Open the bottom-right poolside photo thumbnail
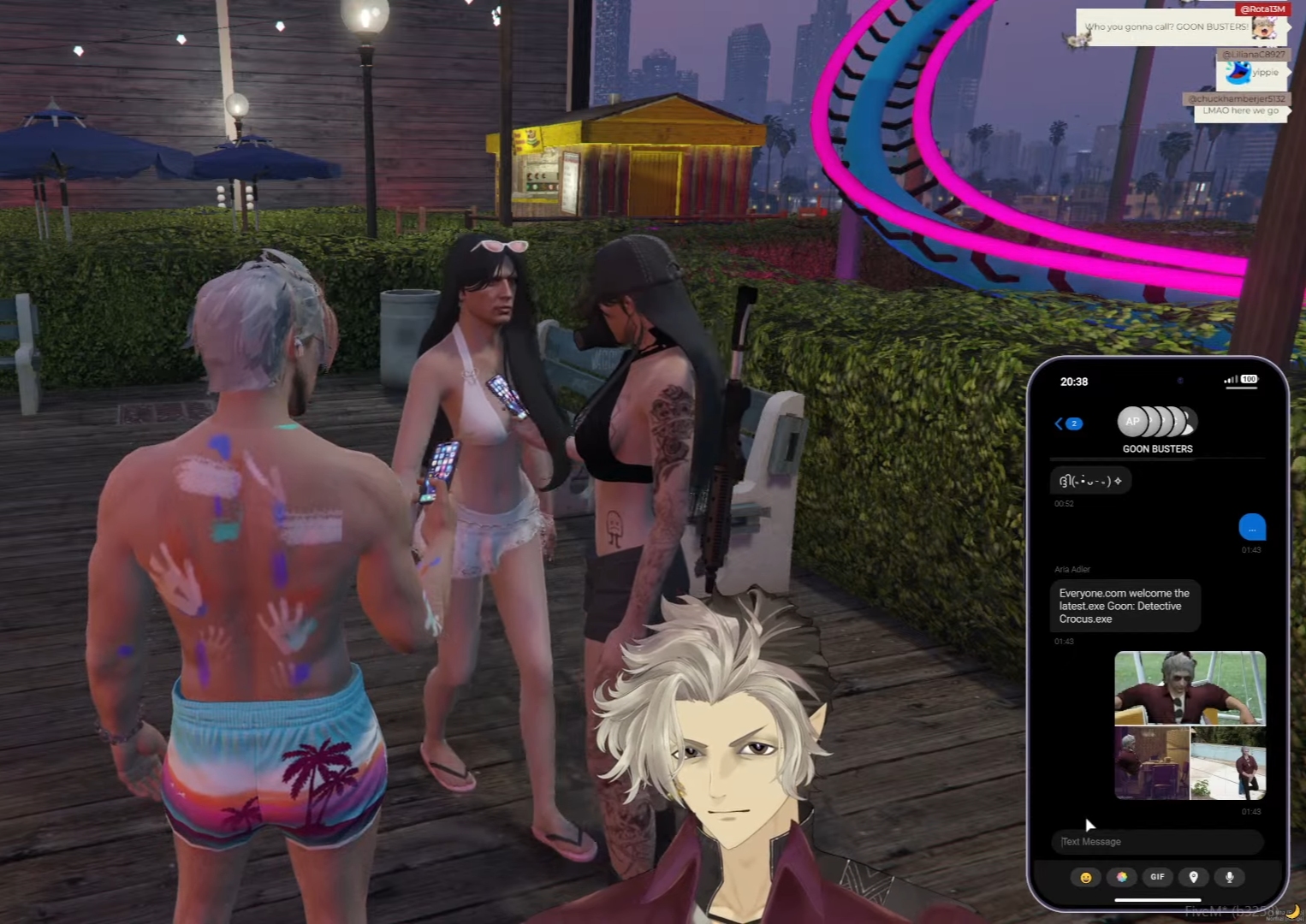This screenshot has width=1306, height=924. [1228, 763]
